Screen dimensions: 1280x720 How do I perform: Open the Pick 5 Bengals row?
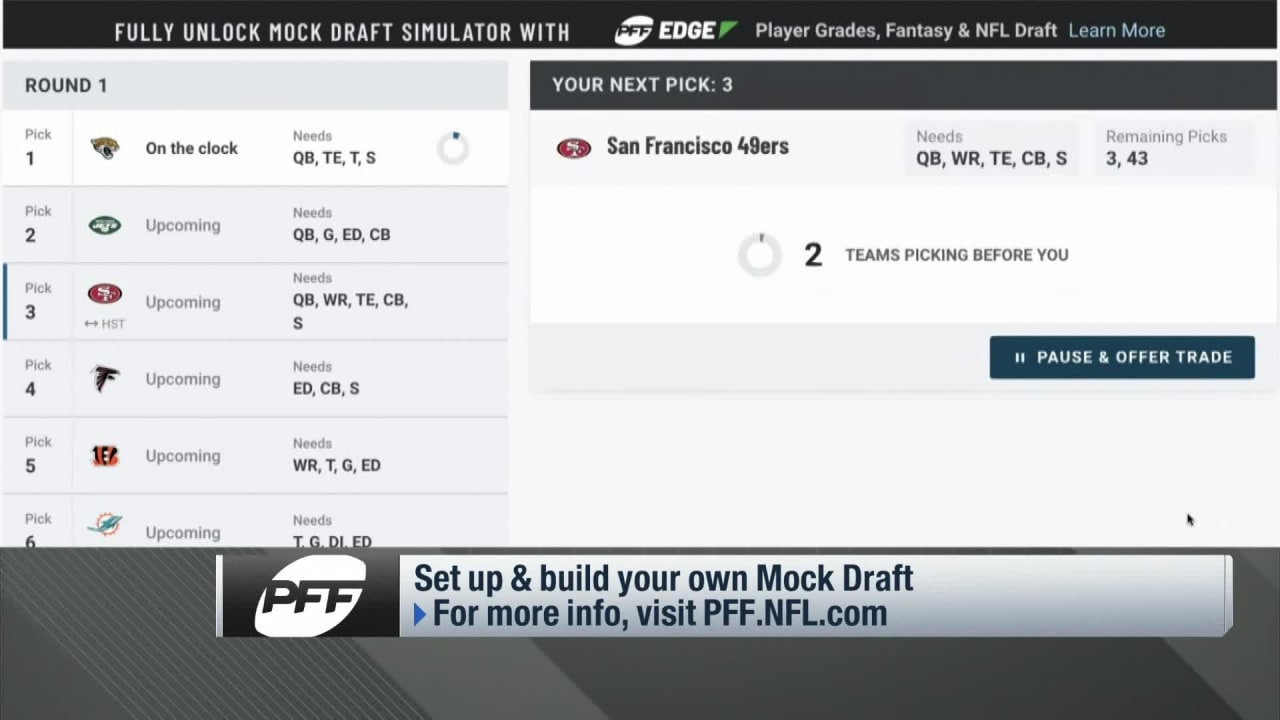coord(255,456)
